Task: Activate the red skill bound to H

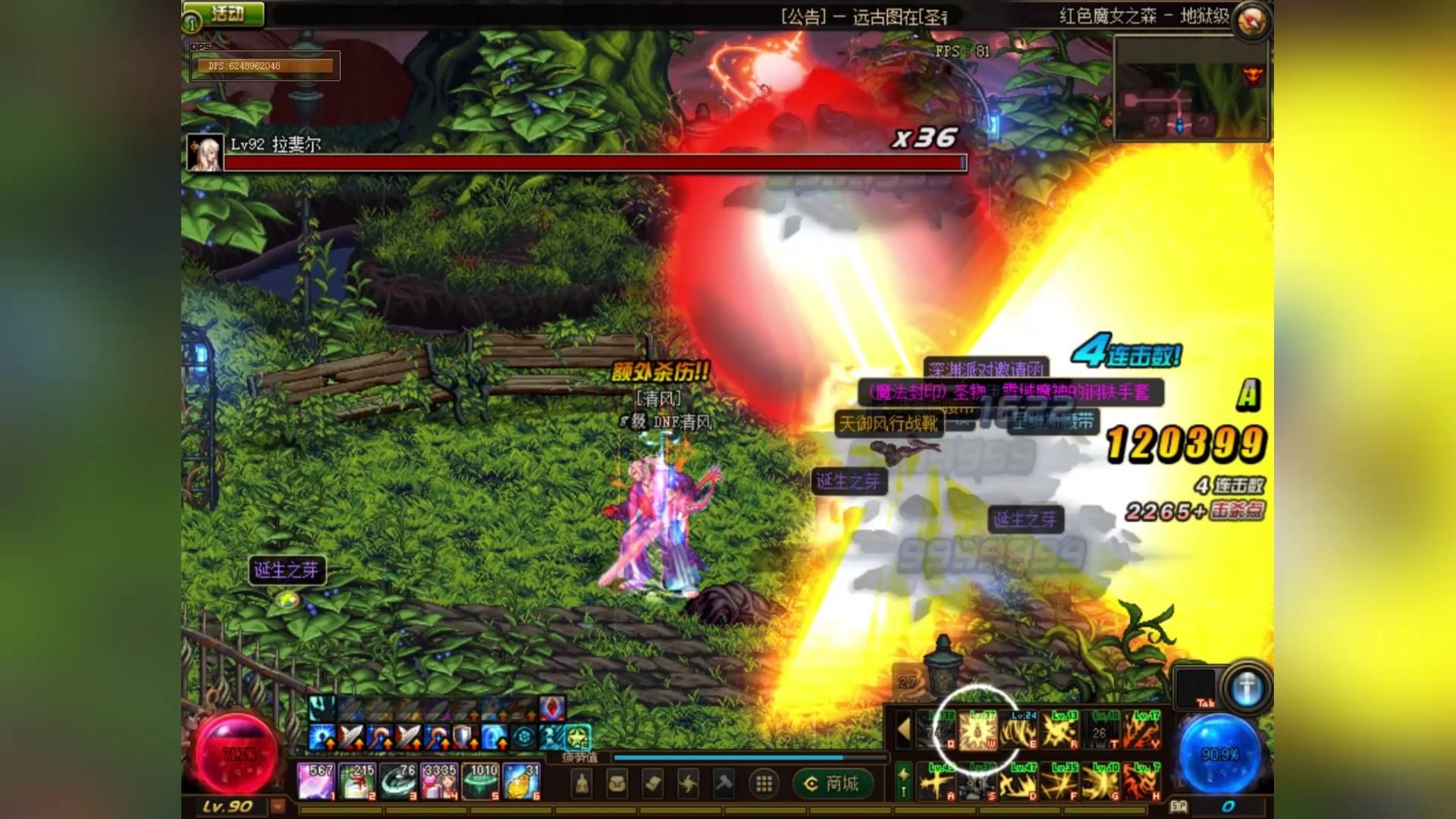Action: (x=1141, y=782)
